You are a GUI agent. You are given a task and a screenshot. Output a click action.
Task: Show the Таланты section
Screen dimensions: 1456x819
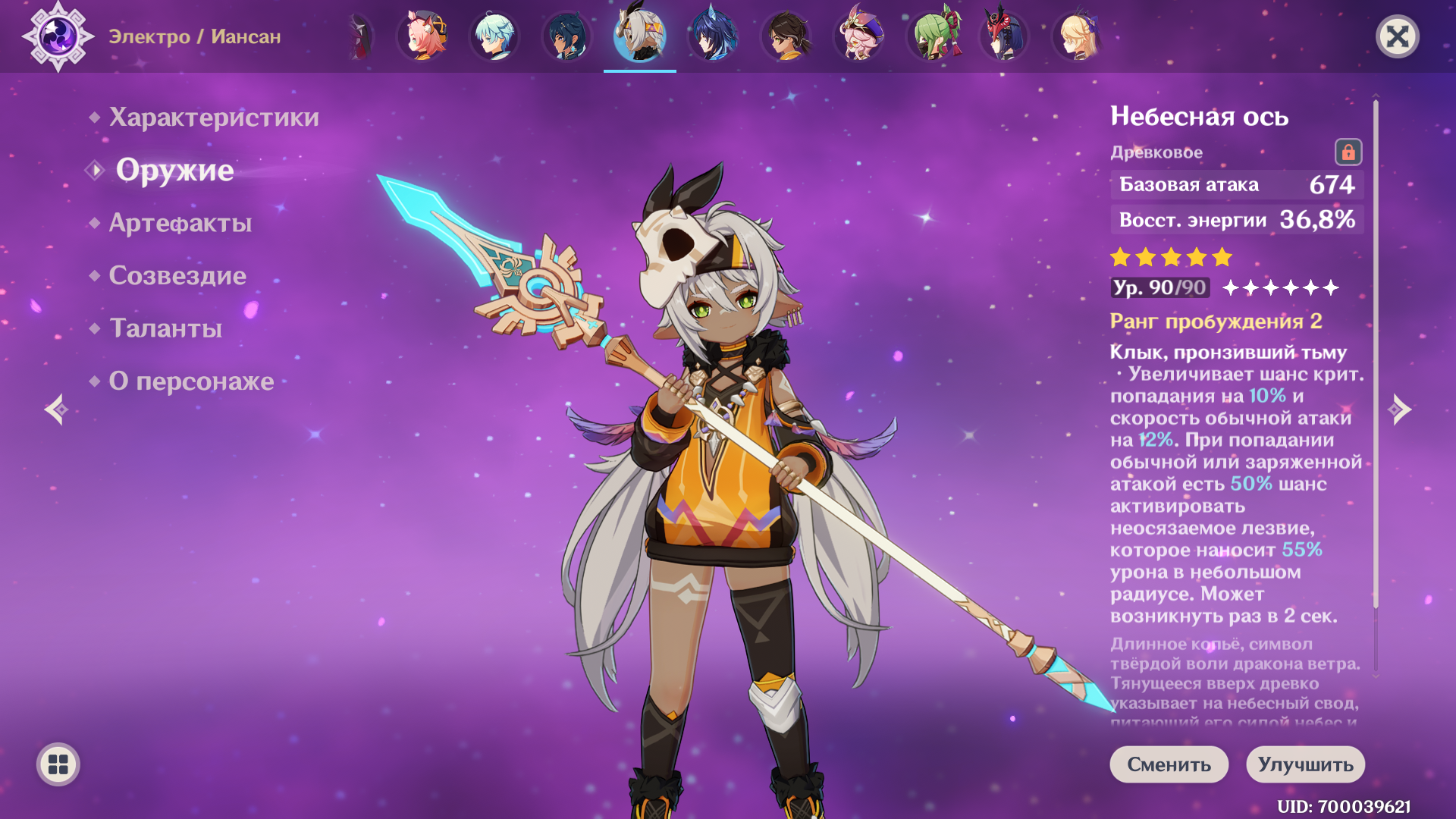click(x=166, y=328)
